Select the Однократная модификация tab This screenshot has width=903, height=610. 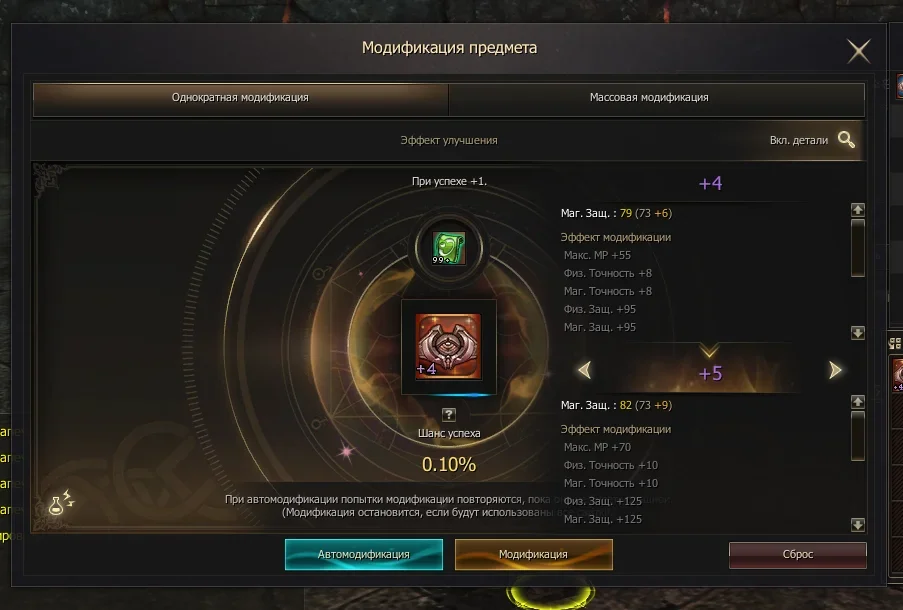(240, 98)
